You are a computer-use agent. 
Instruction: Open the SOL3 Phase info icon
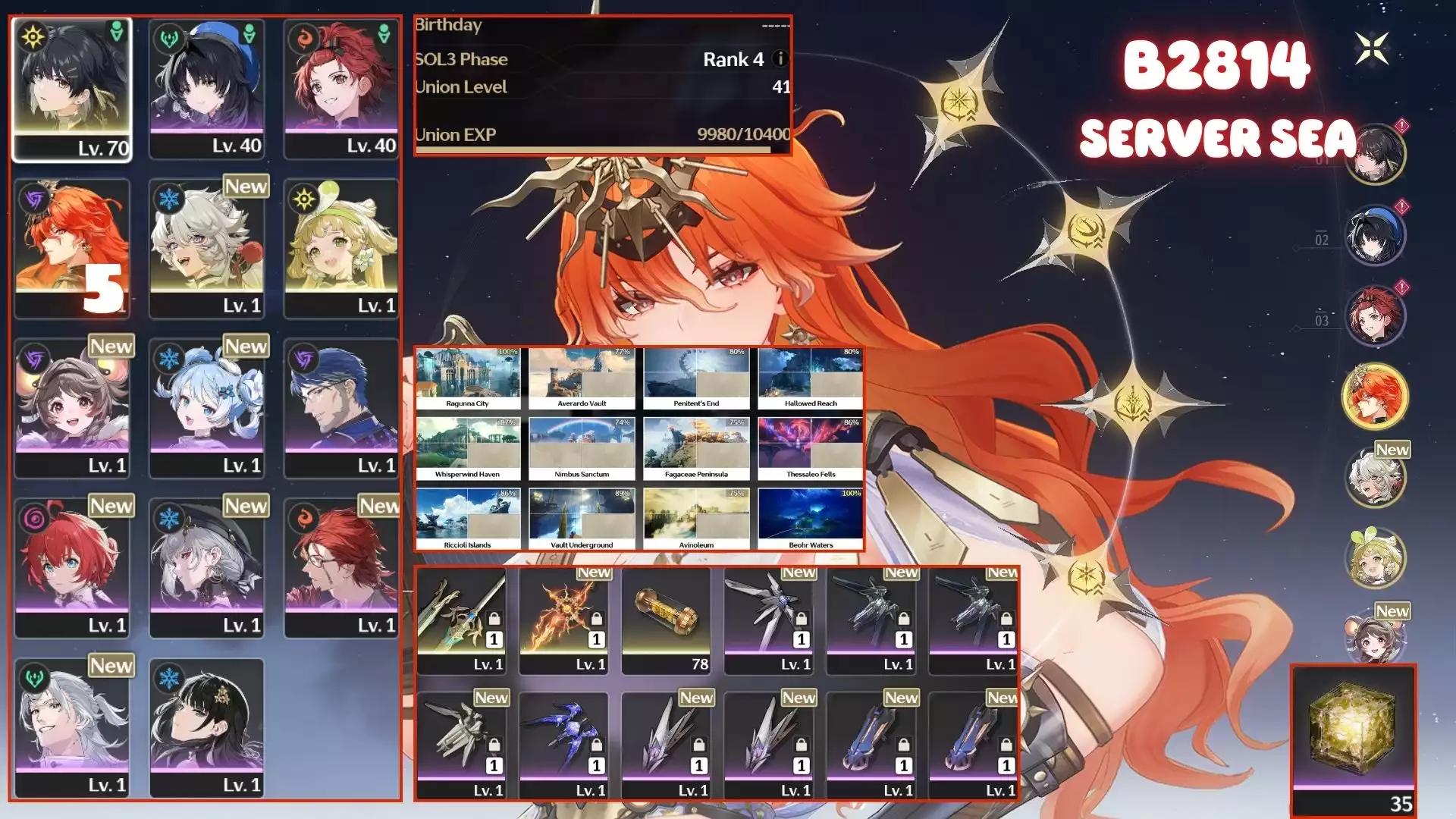coord(779,59)
